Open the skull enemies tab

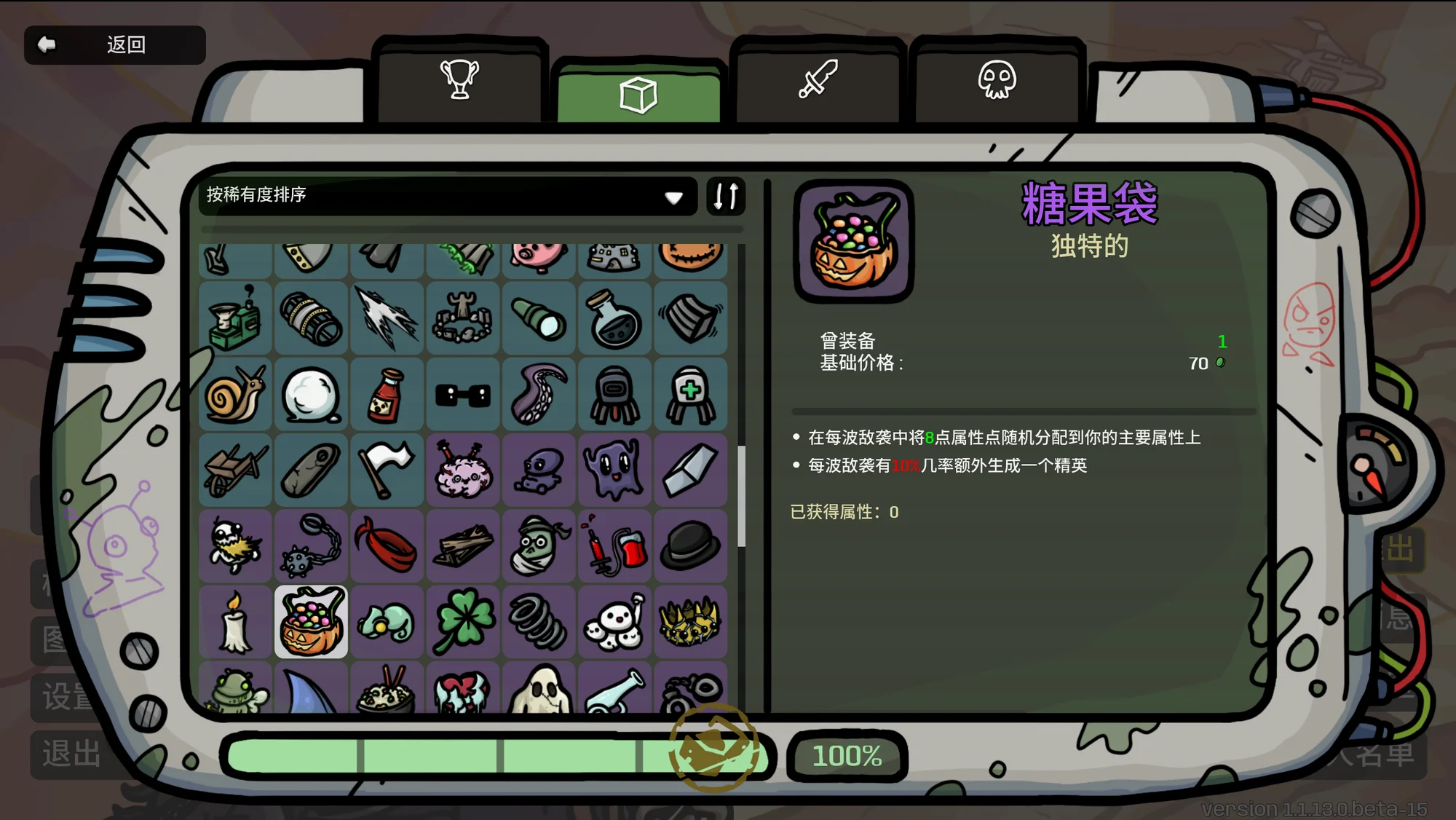click(997, 80)
